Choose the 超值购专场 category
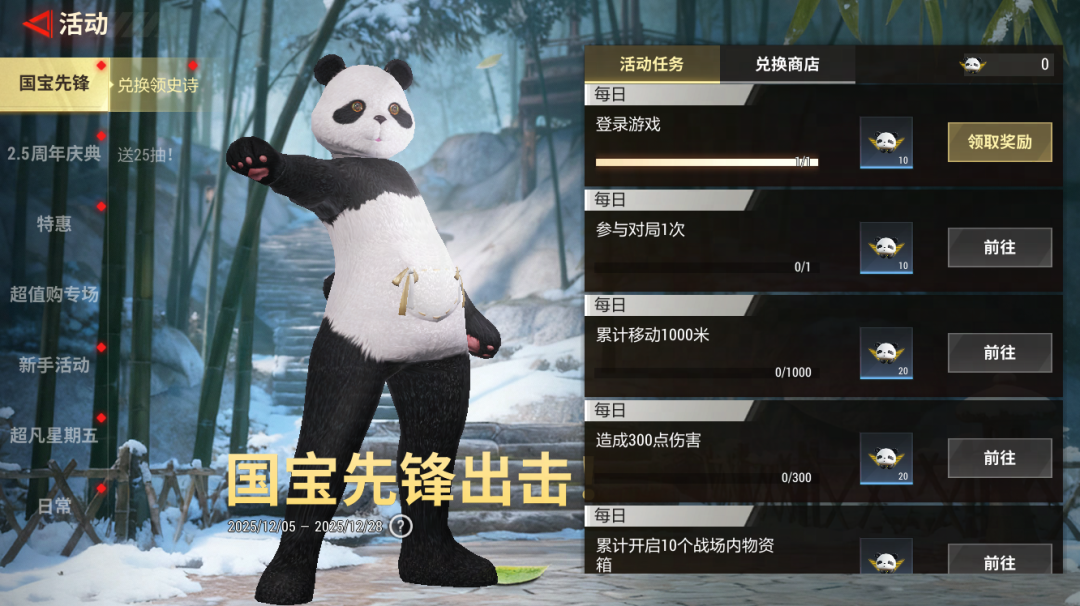 (x=54, y=294)
